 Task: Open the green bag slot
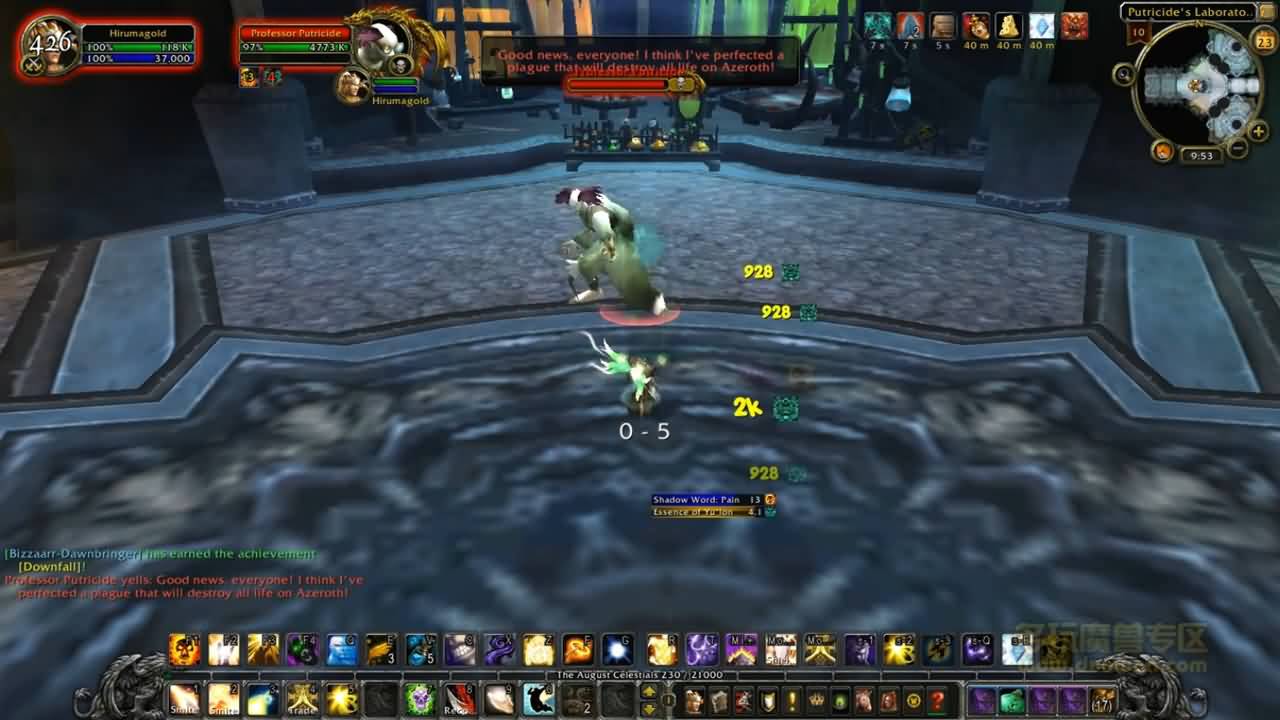(x=1012, y=700)
